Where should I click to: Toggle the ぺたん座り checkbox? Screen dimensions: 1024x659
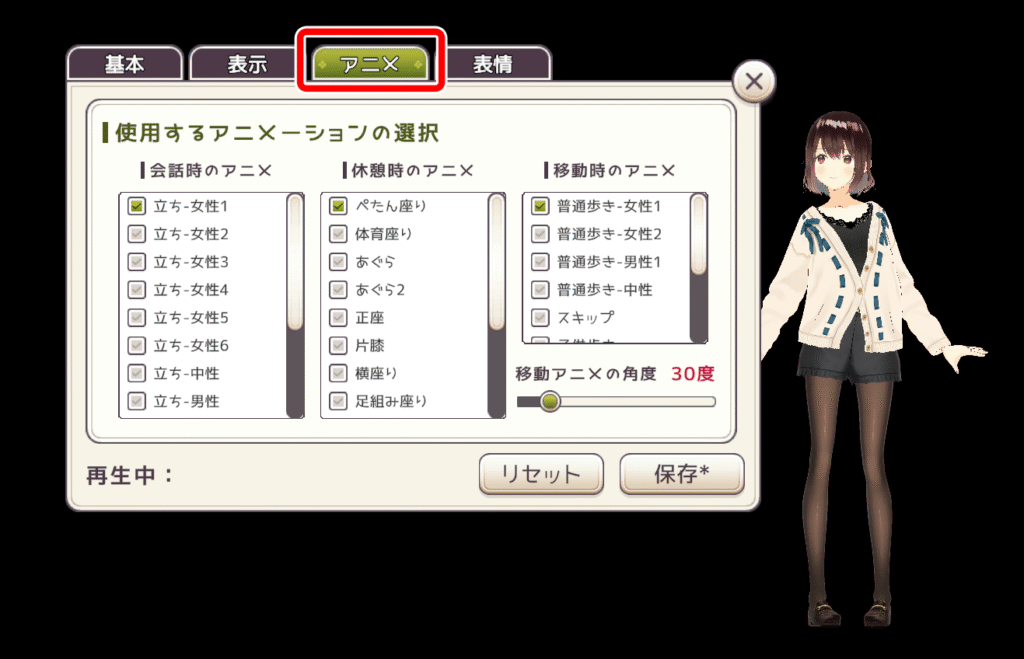(x=338, y=206)
